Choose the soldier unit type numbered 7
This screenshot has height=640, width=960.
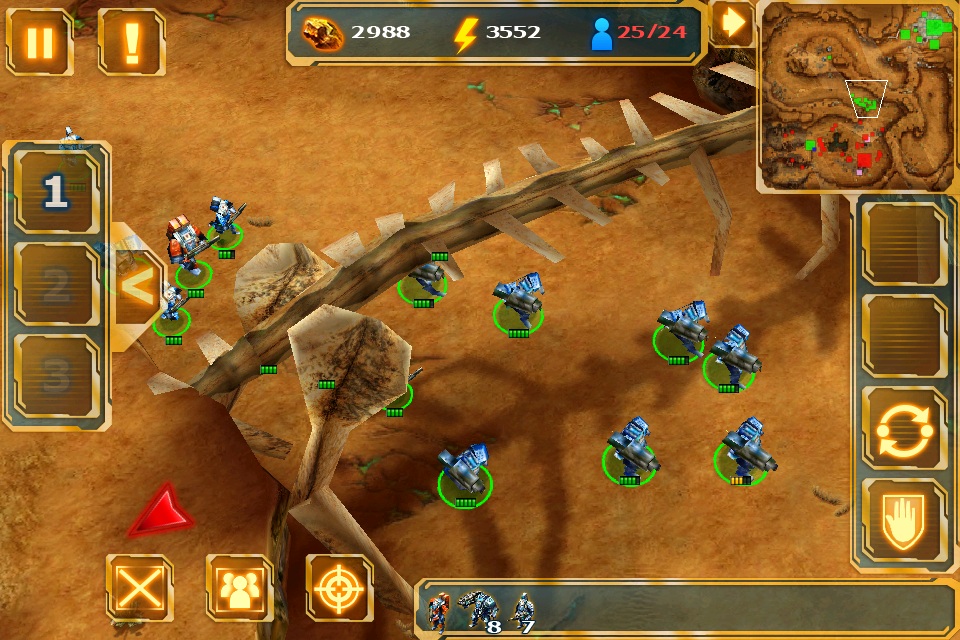(x=521, y=611)
